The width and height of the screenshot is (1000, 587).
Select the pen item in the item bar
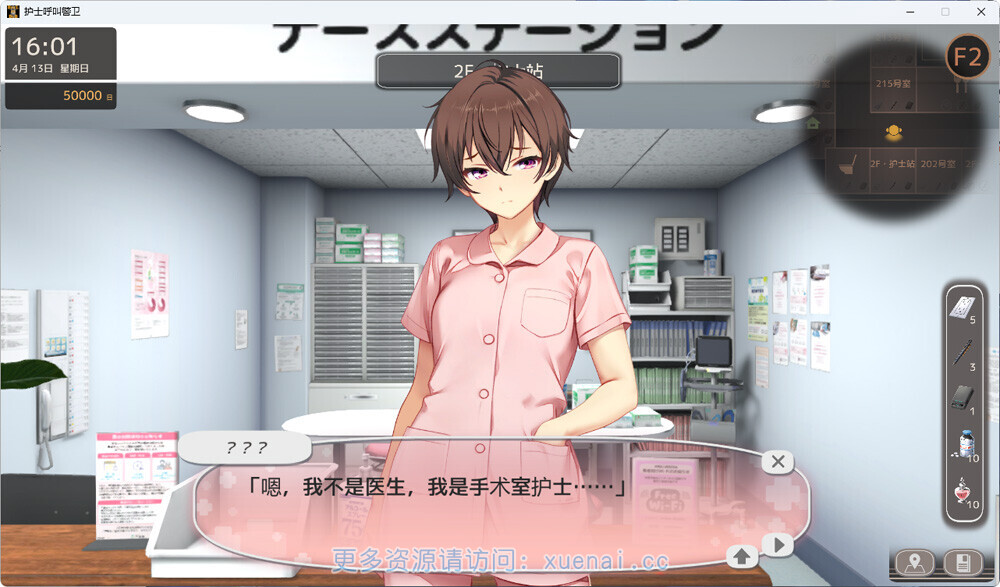click(962, 352)
